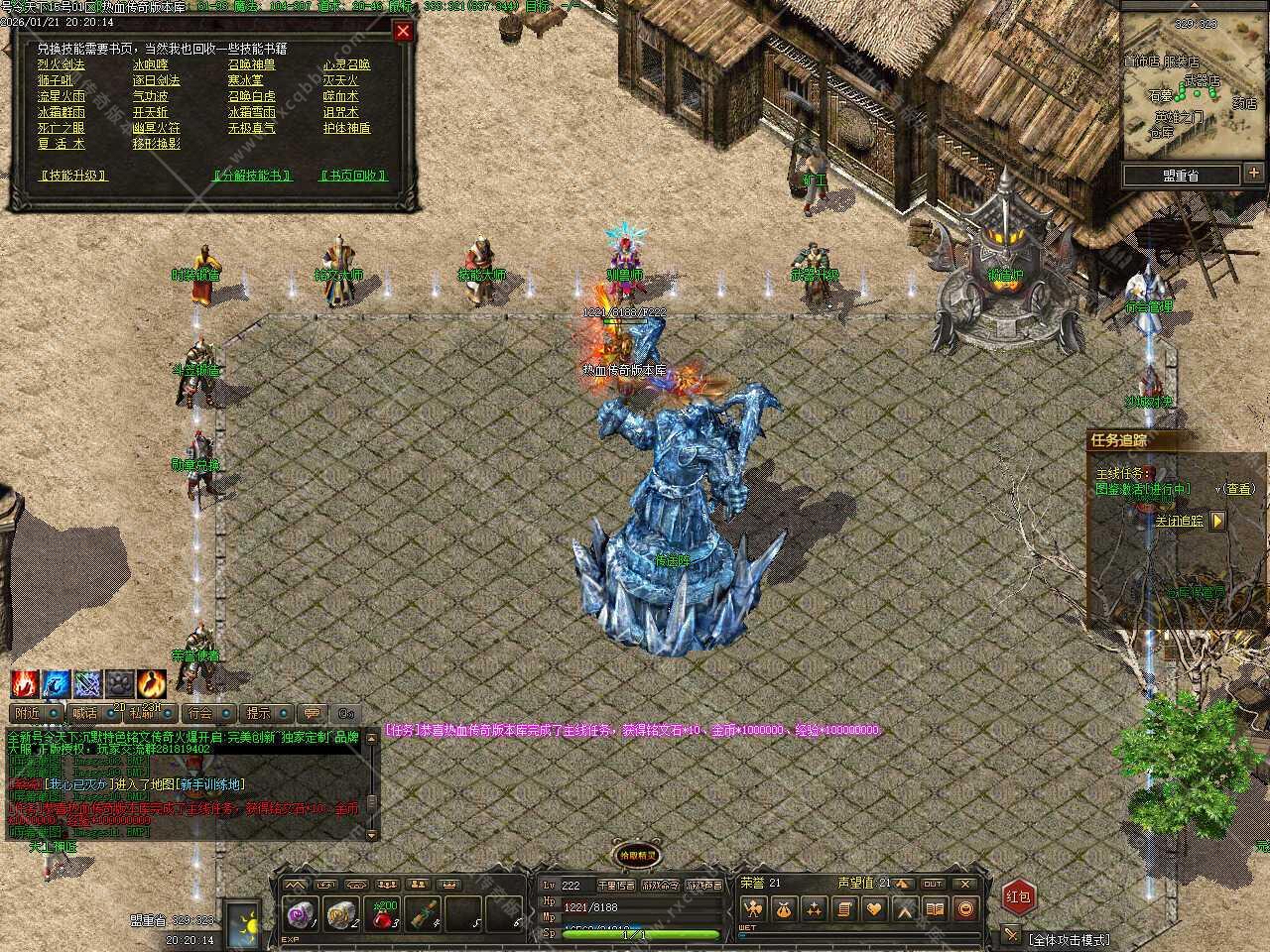Select the 书页回收 page recycle option
The image size is (1270, 952).
(x=352, y=176)
